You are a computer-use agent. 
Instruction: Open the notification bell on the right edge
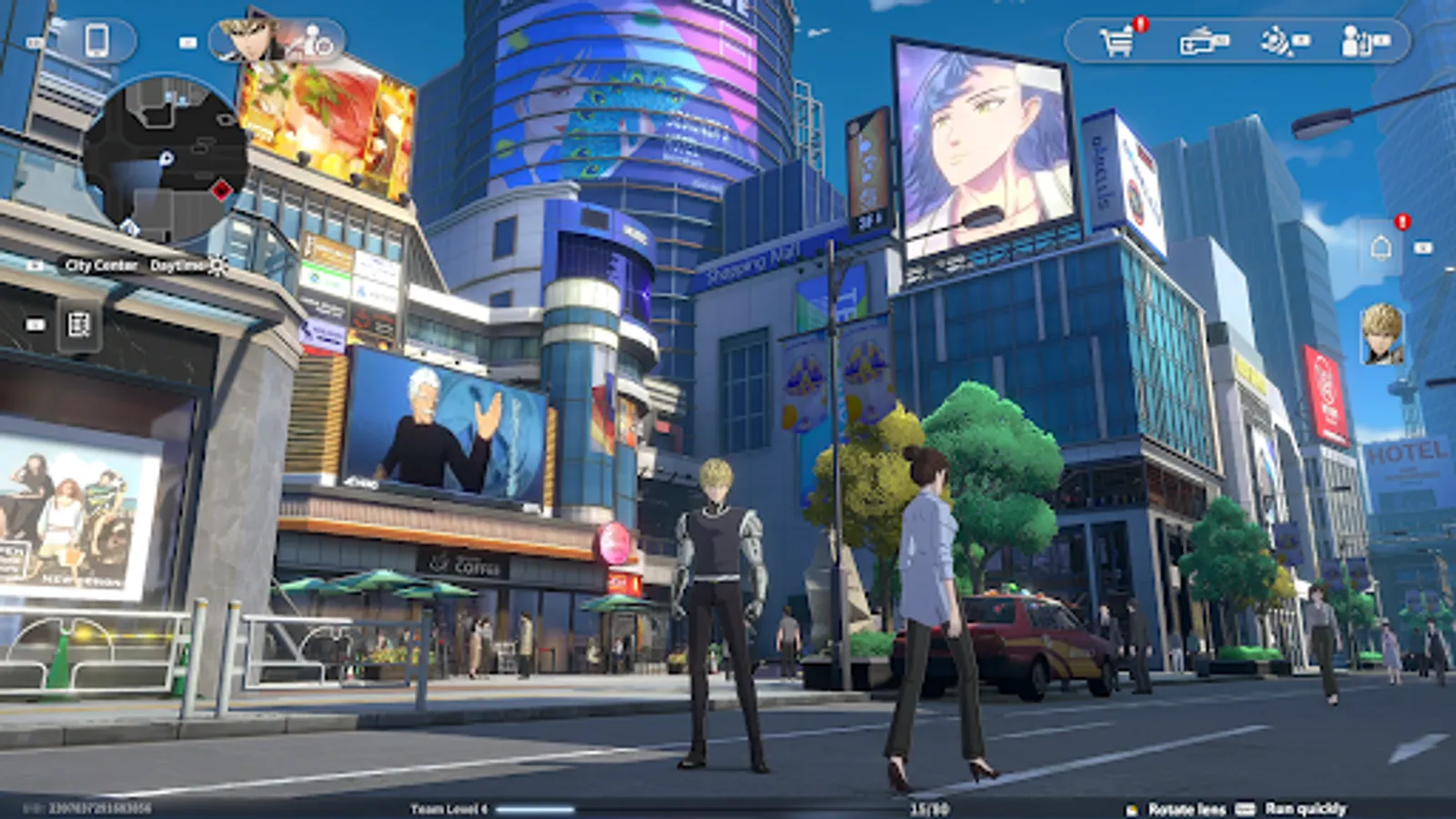coord(1380,247)
